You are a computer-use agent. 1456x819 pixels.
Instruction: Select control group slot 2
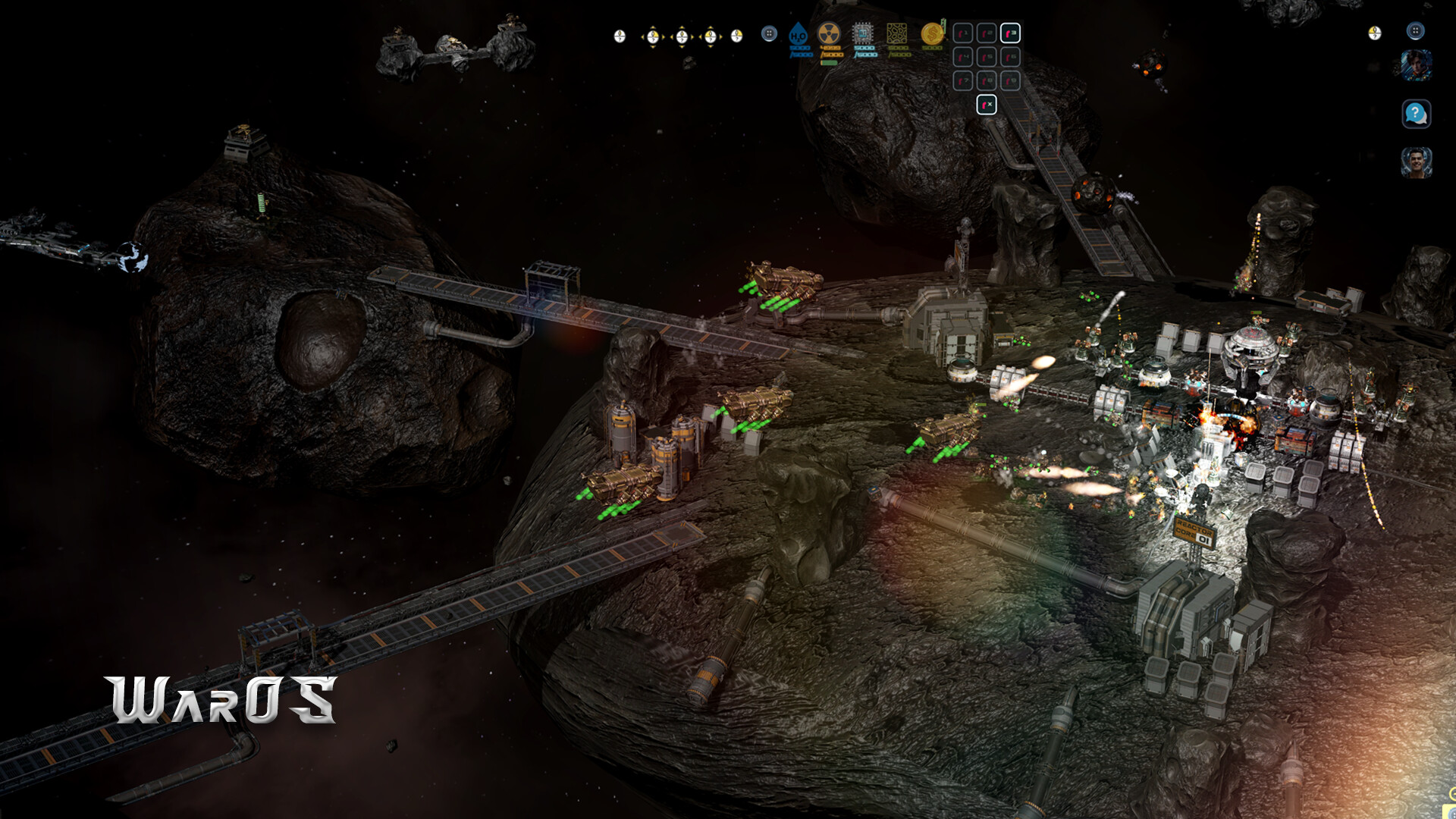[x=986, y=33]
